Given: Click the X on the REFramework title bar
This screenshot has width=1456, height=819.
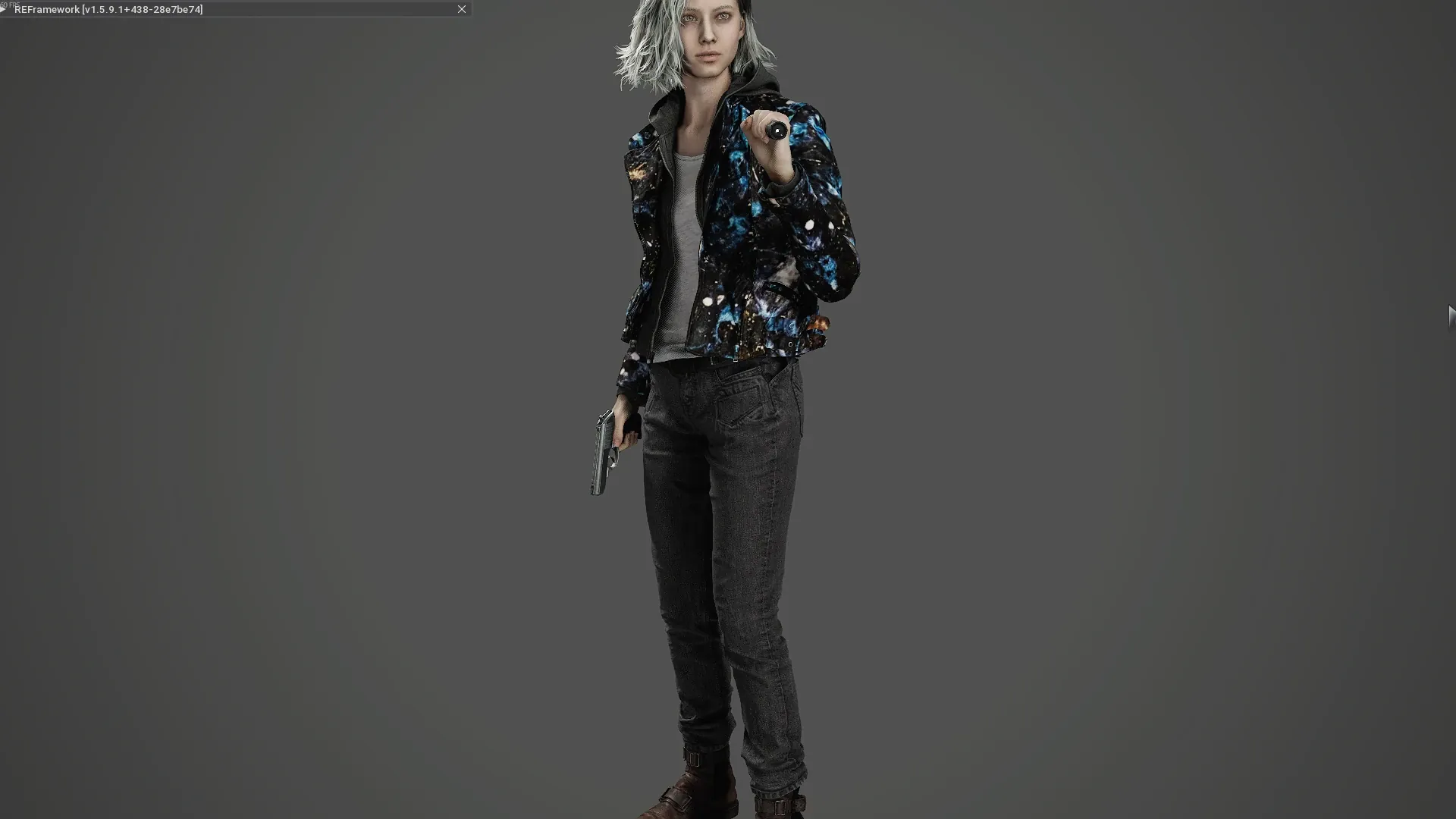Looking at the screenshot, I should tap(462, 9).
